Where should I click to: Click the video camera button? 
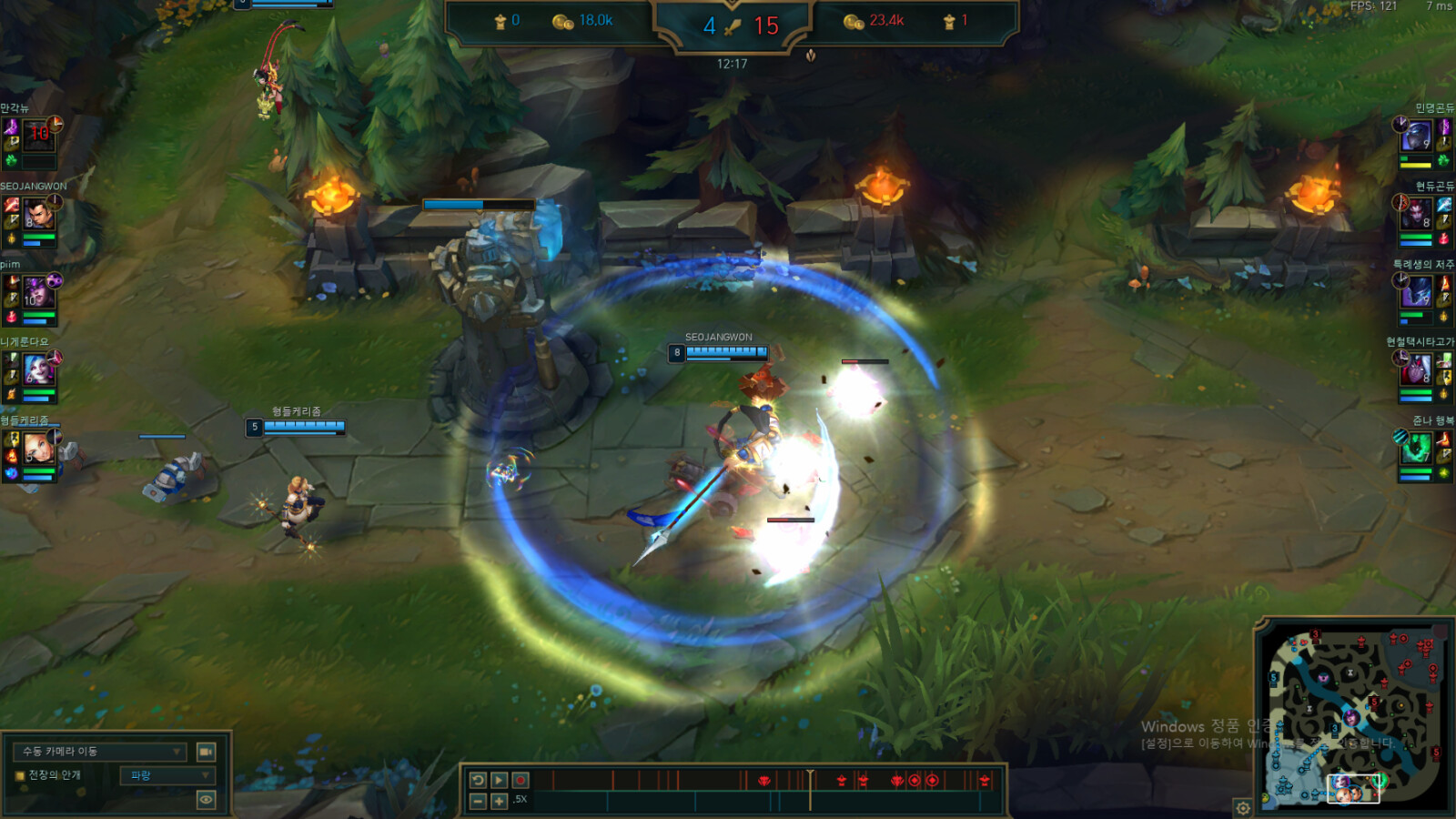(x=207, y=752)
